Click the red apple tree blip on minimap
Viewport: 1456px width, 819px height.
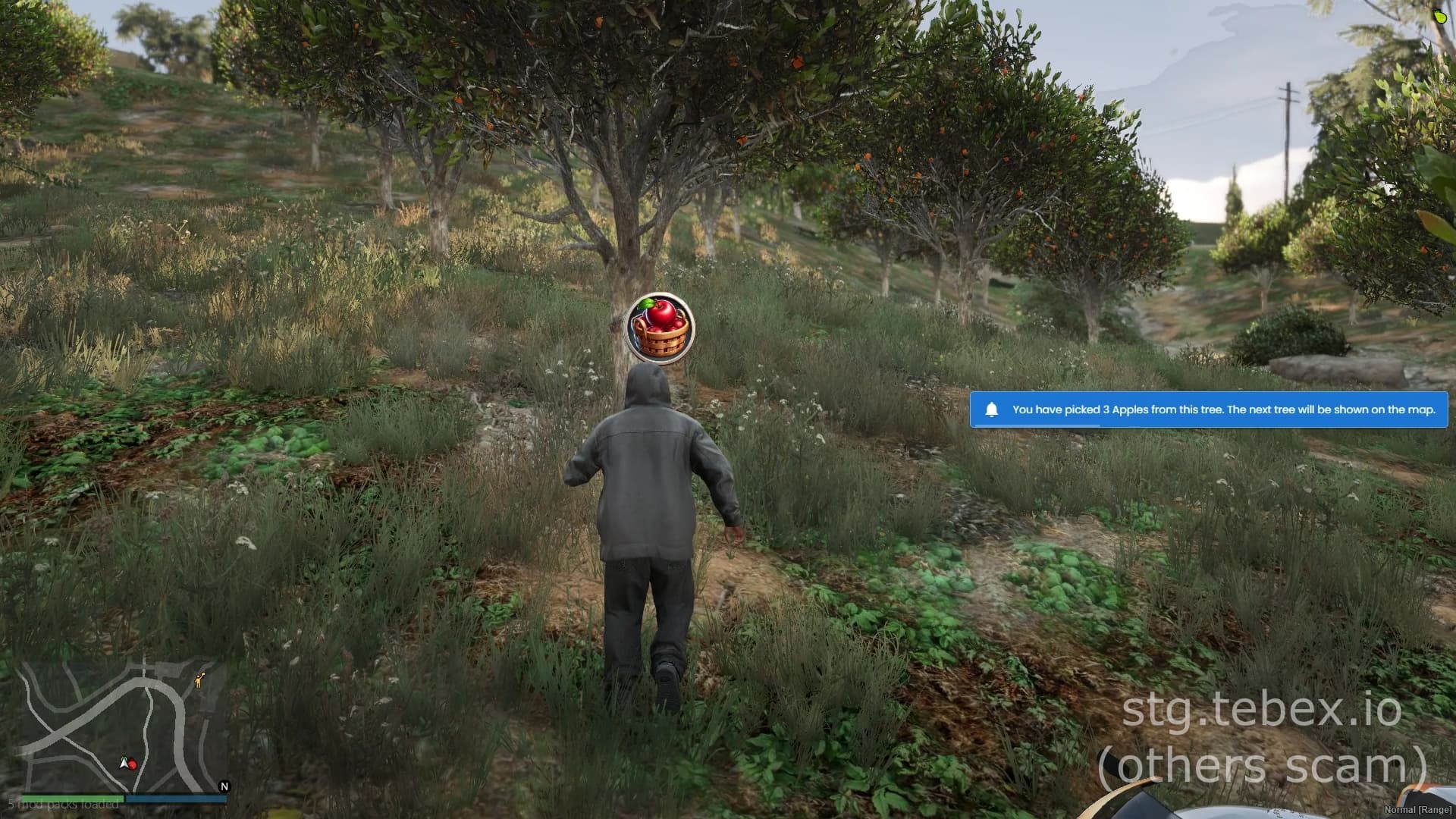click(132, 765)
